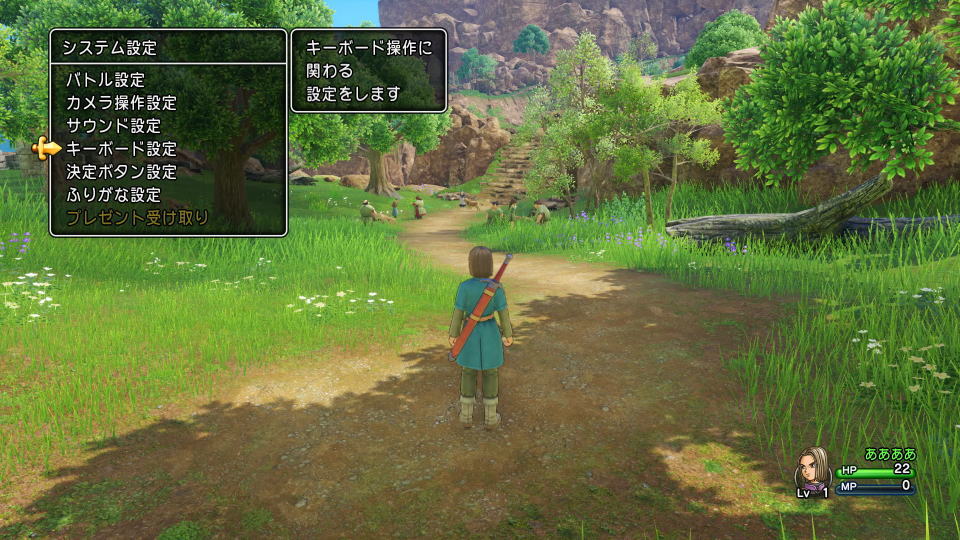The image size is (960, 540).
Task: Click the hero portrait in party status
Action: [x=811, y=467]
